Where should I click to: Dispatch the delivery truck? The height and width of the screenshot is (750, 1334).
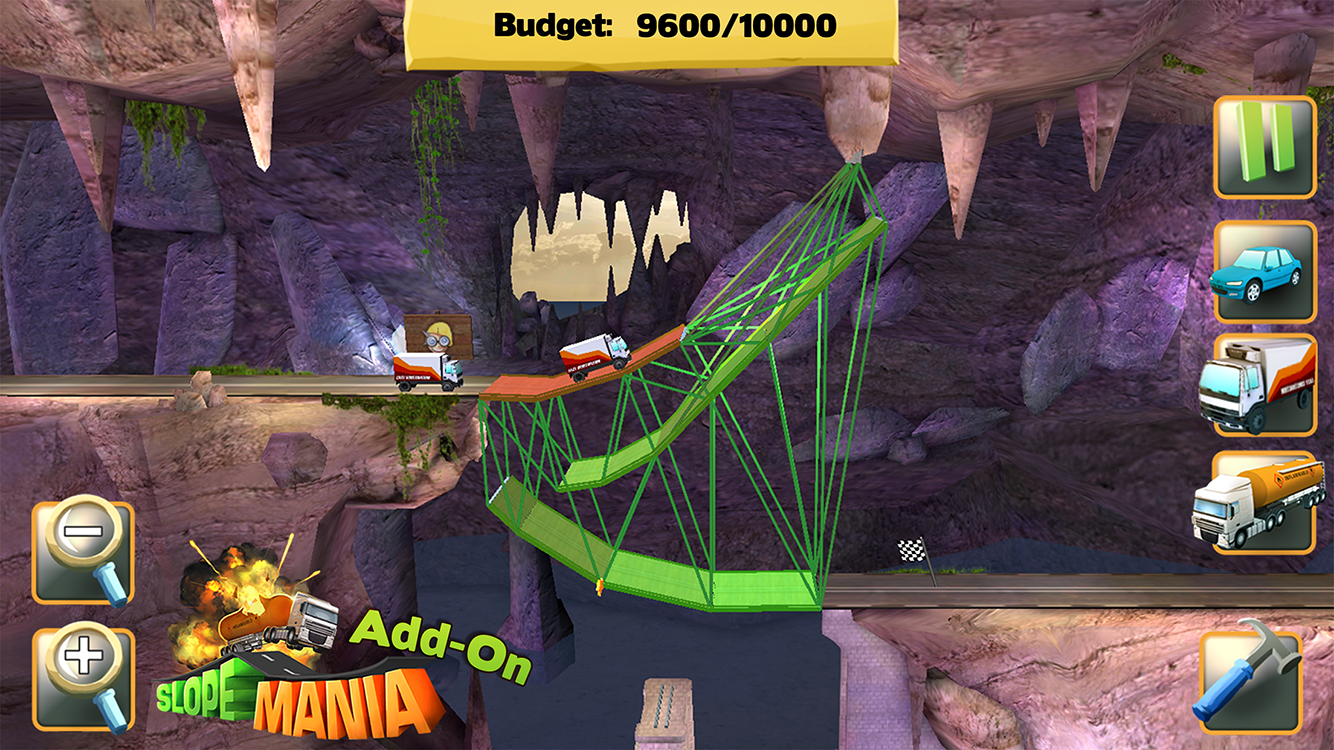pyautogui.click(x=1262, y=385)
